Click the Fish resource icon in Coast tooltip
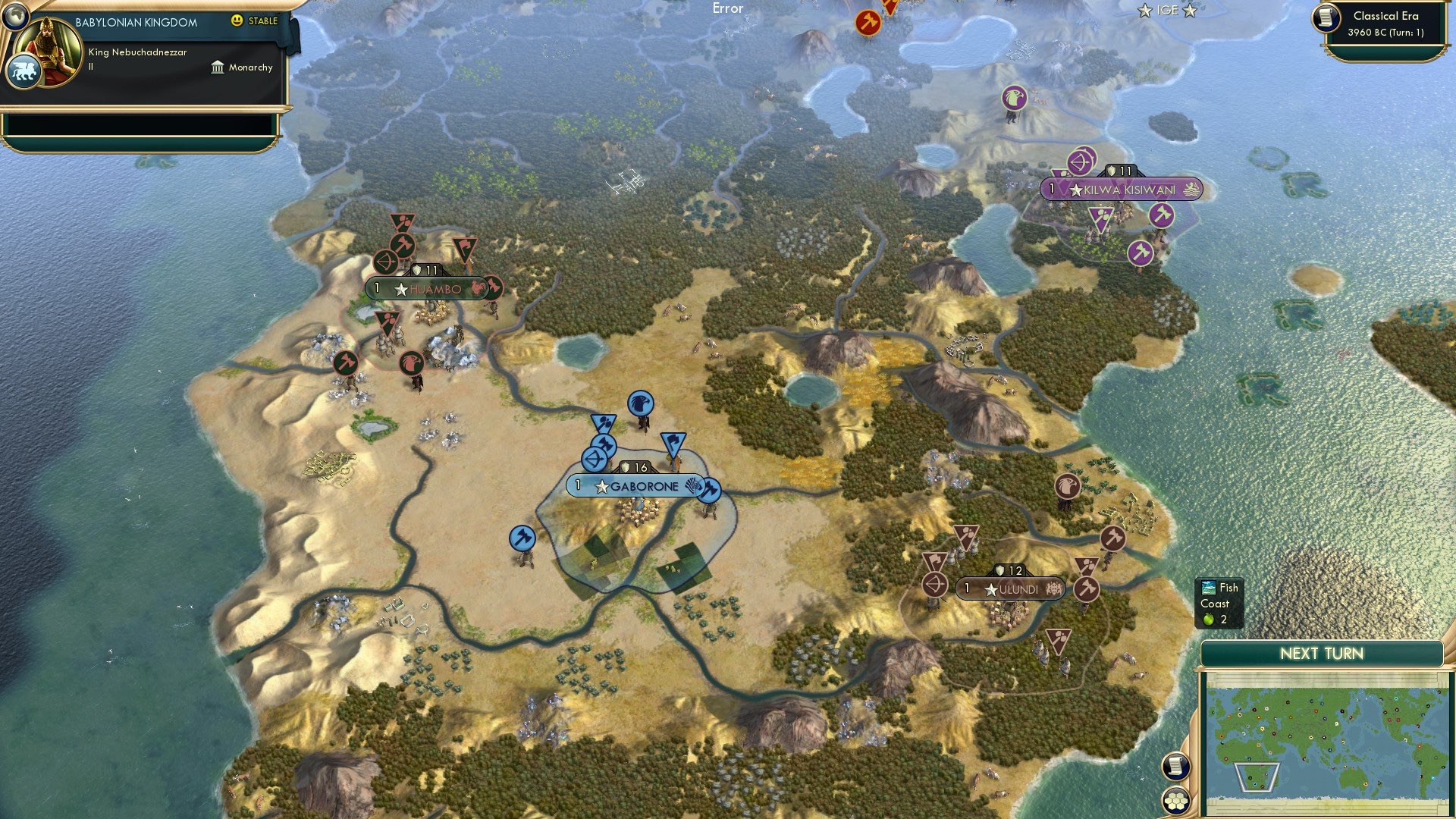The width and height of the screenshot is (1456, 819). tap(1208, 588)
